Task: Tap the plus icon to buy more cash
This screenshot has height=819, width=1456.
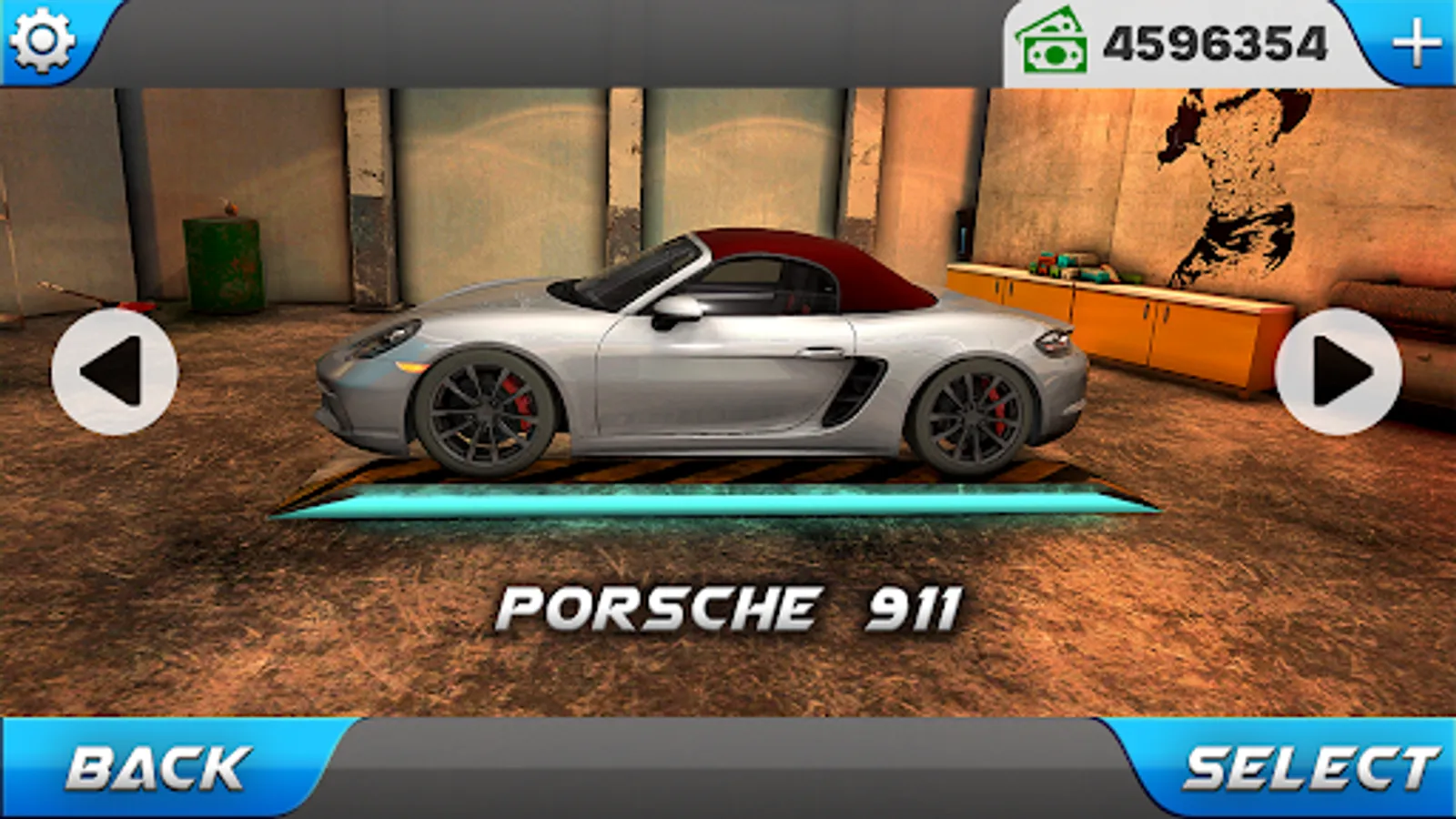Action: [x=1416, y=41]
